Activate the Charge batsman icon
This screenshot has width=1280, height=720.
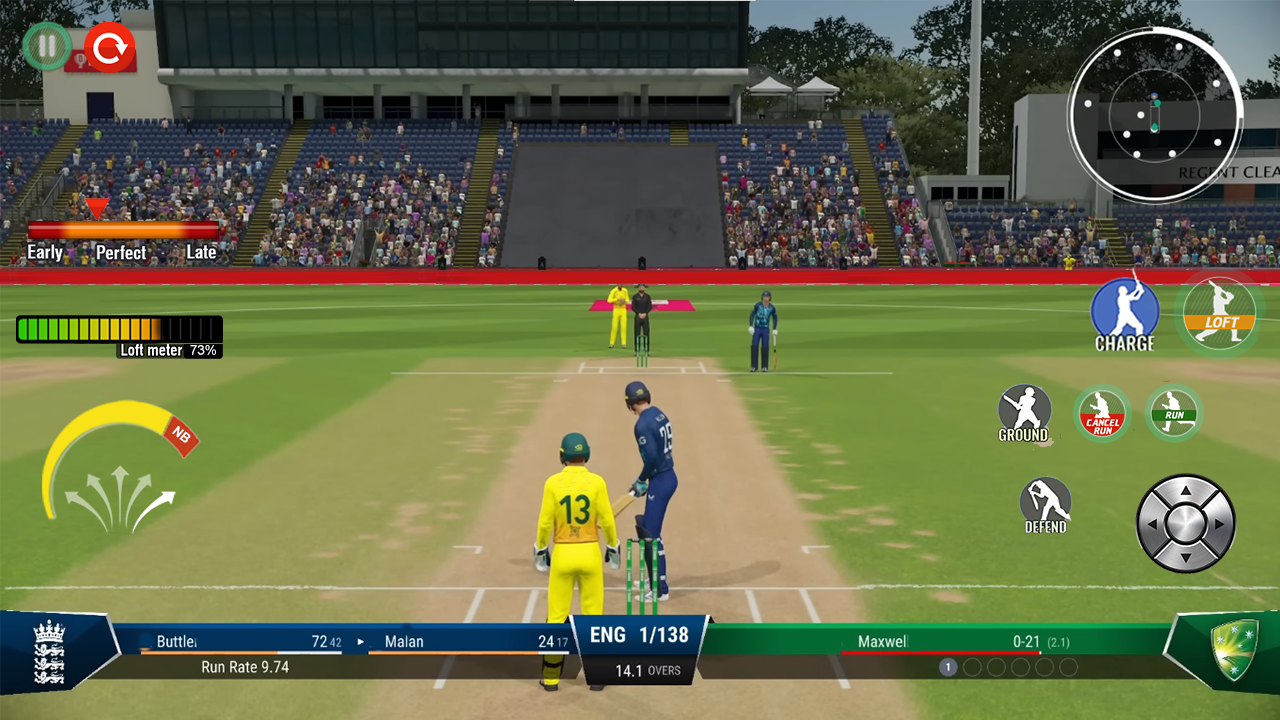1124,310
